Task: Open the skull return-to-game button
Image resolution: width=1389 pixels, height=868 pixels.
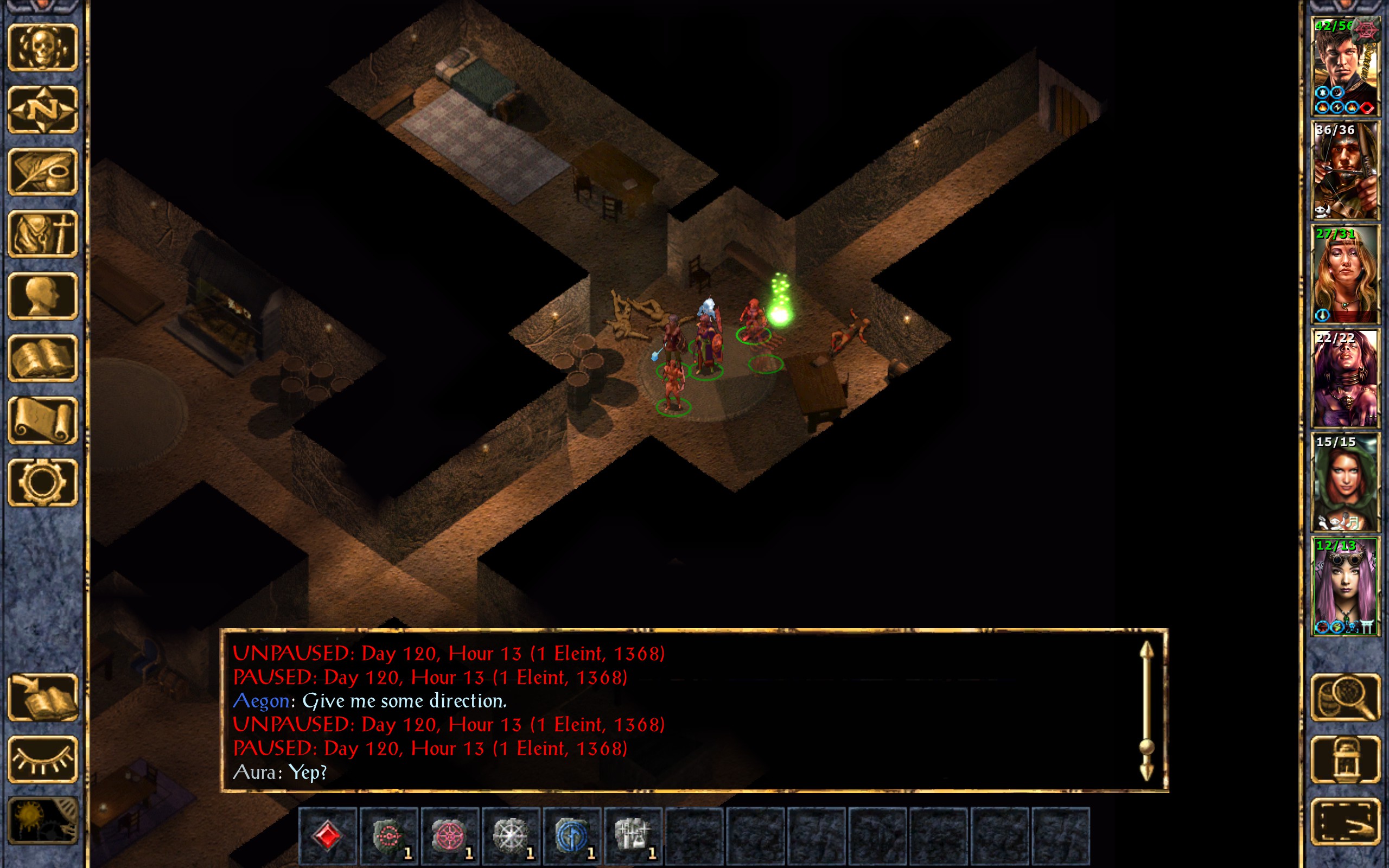Action: pos(43,48)
